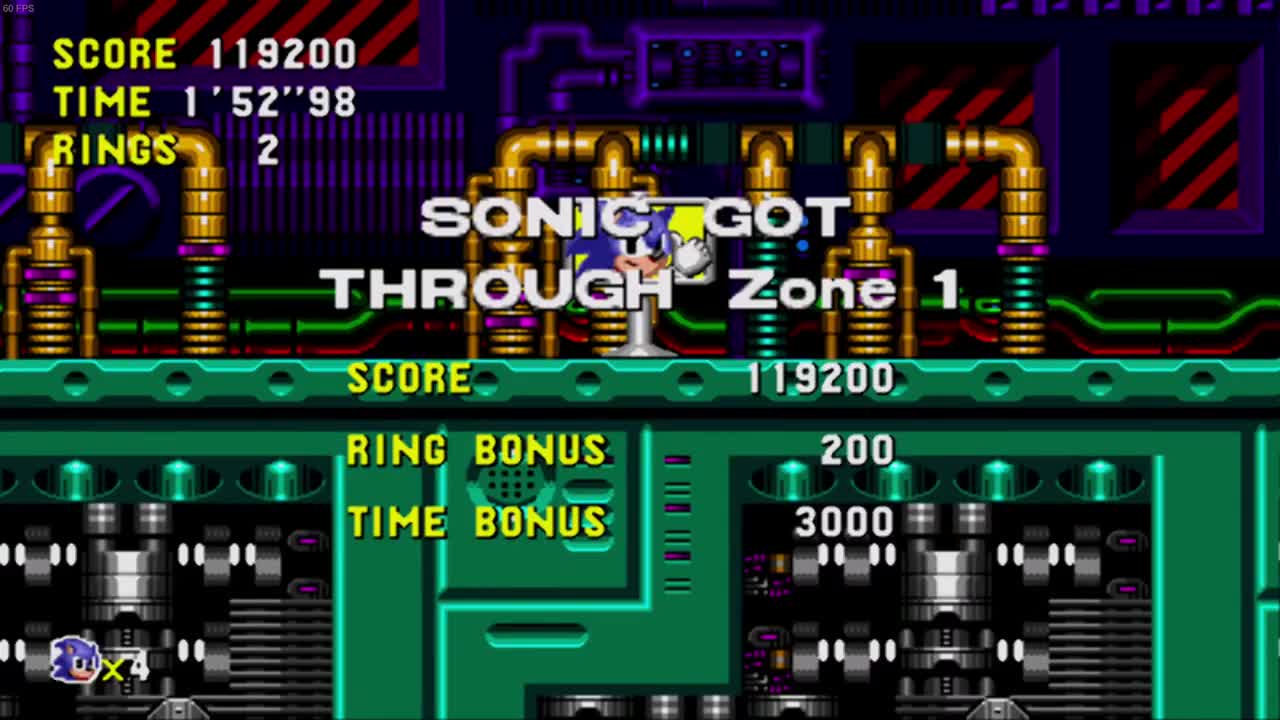
Task: Click the x4 lives count text
Action: click(125, 668)
